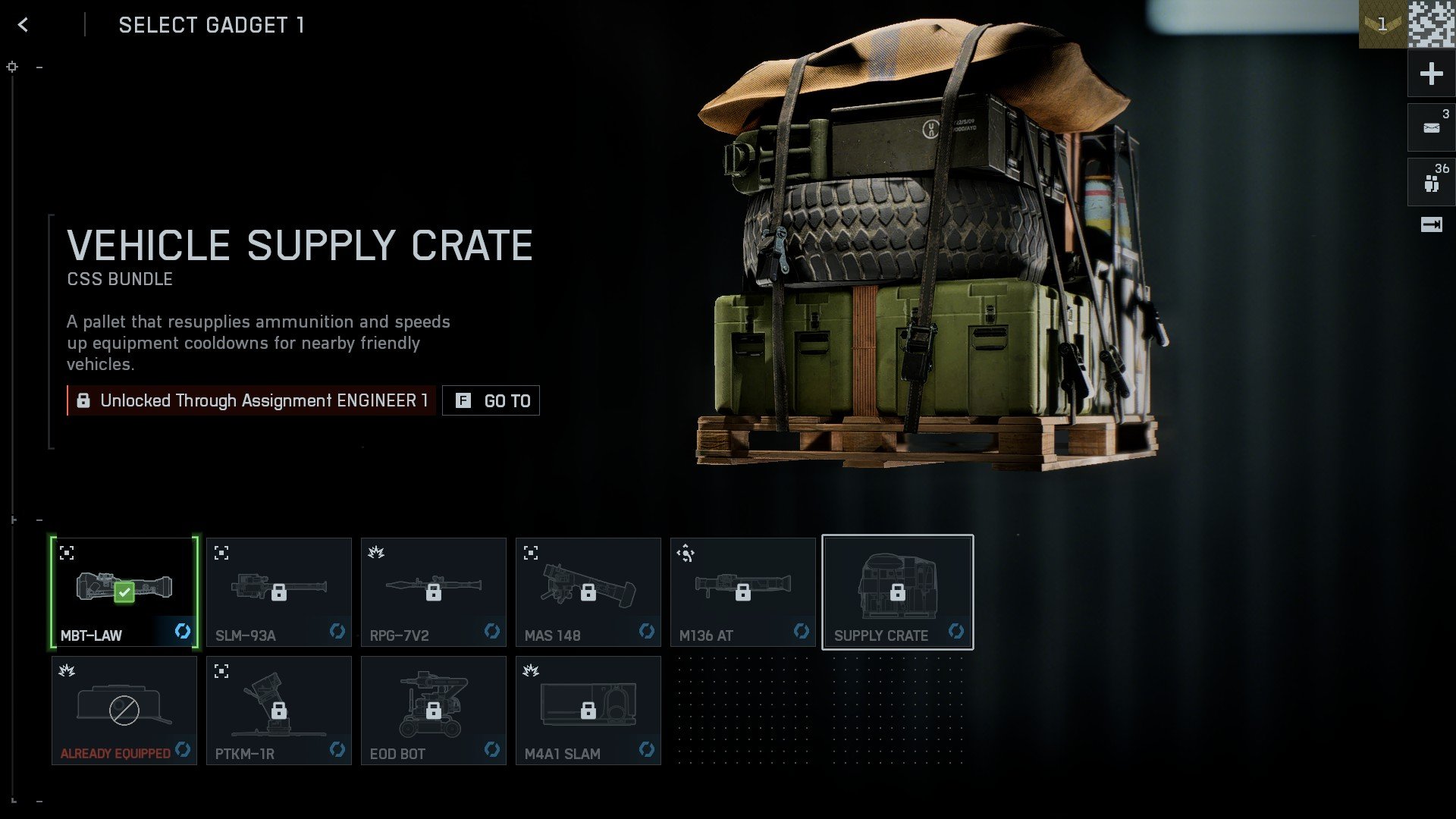1456x819 pixels.
Task: Click the plus icon below the player card
Action: (x=1430, y=74)
